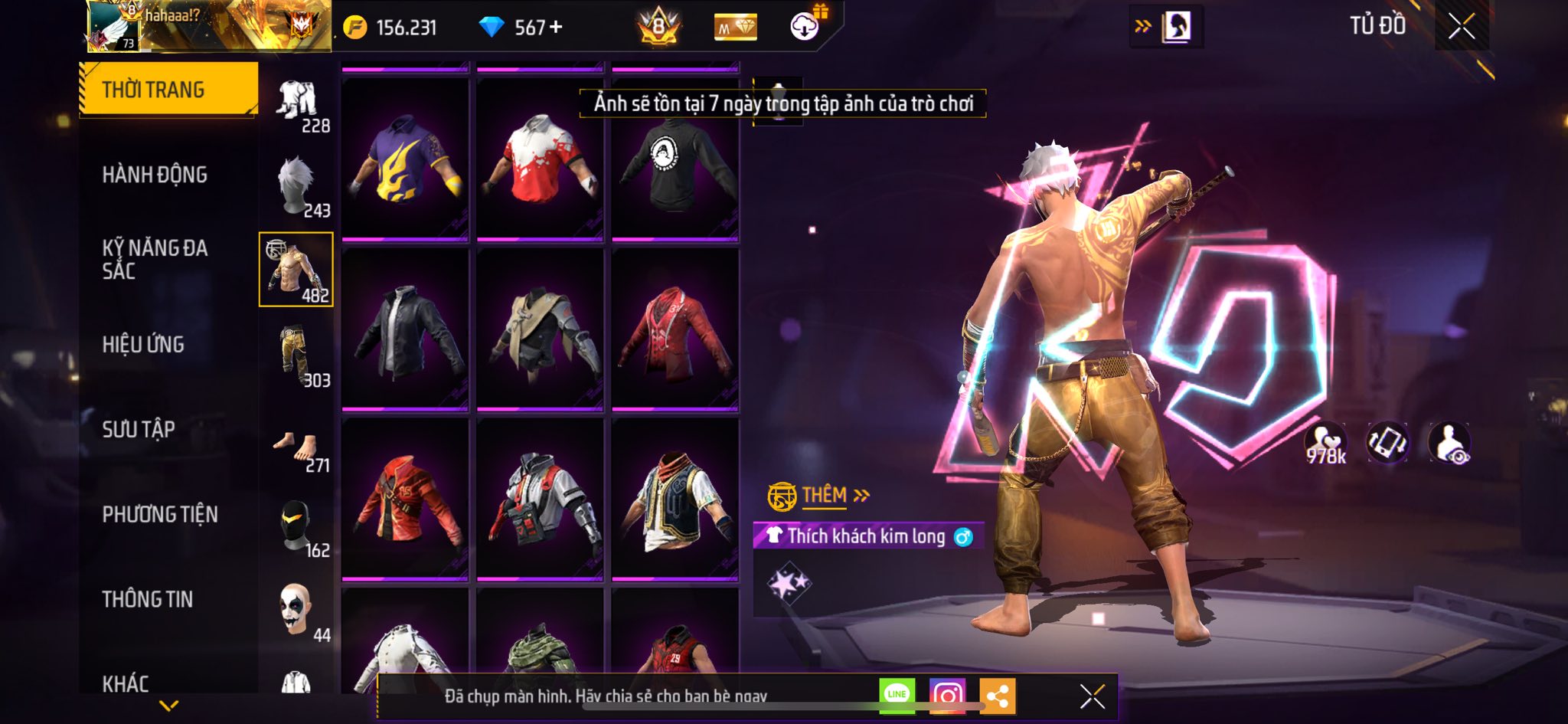Viewport: 1568px width, 724px height.
Task: Add diamonds with the plus button
Action: click(x=557, y=28)
